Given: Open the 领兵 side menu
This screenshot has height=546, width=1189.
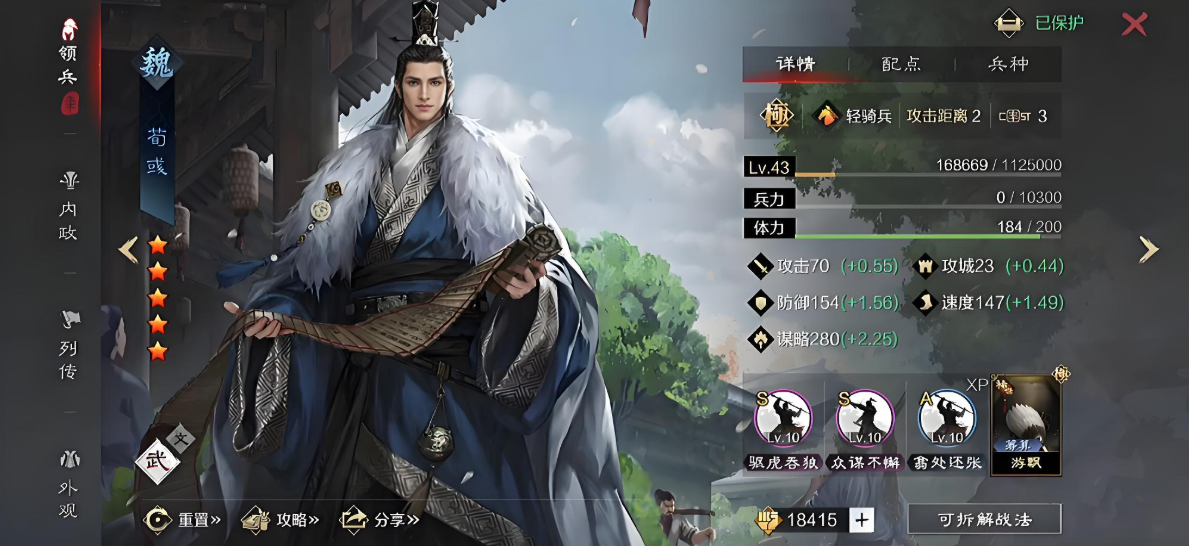Looking at the screenshot, I should pyautogui.click(x=69, y=65).
